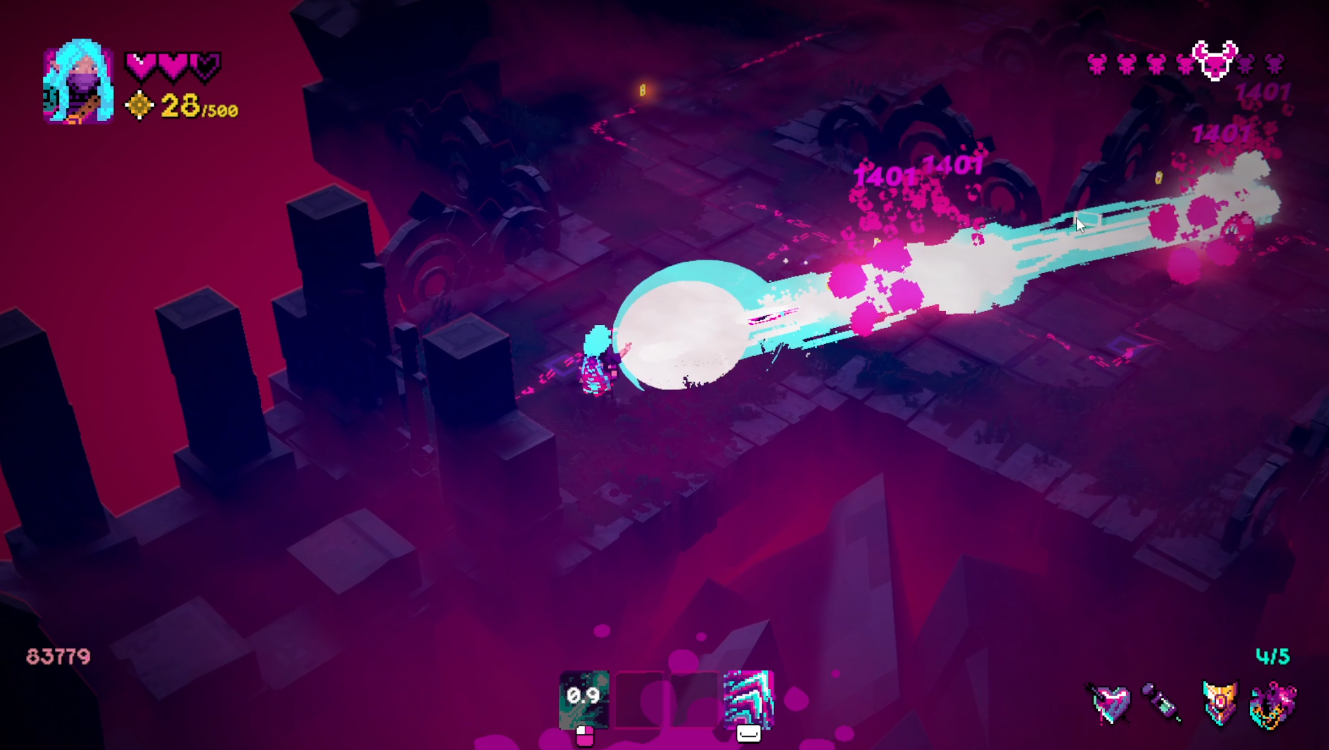Choose the orange winged shield item icon
Viewport: 1329px width, 750px height.
(x=1219, y=703)
